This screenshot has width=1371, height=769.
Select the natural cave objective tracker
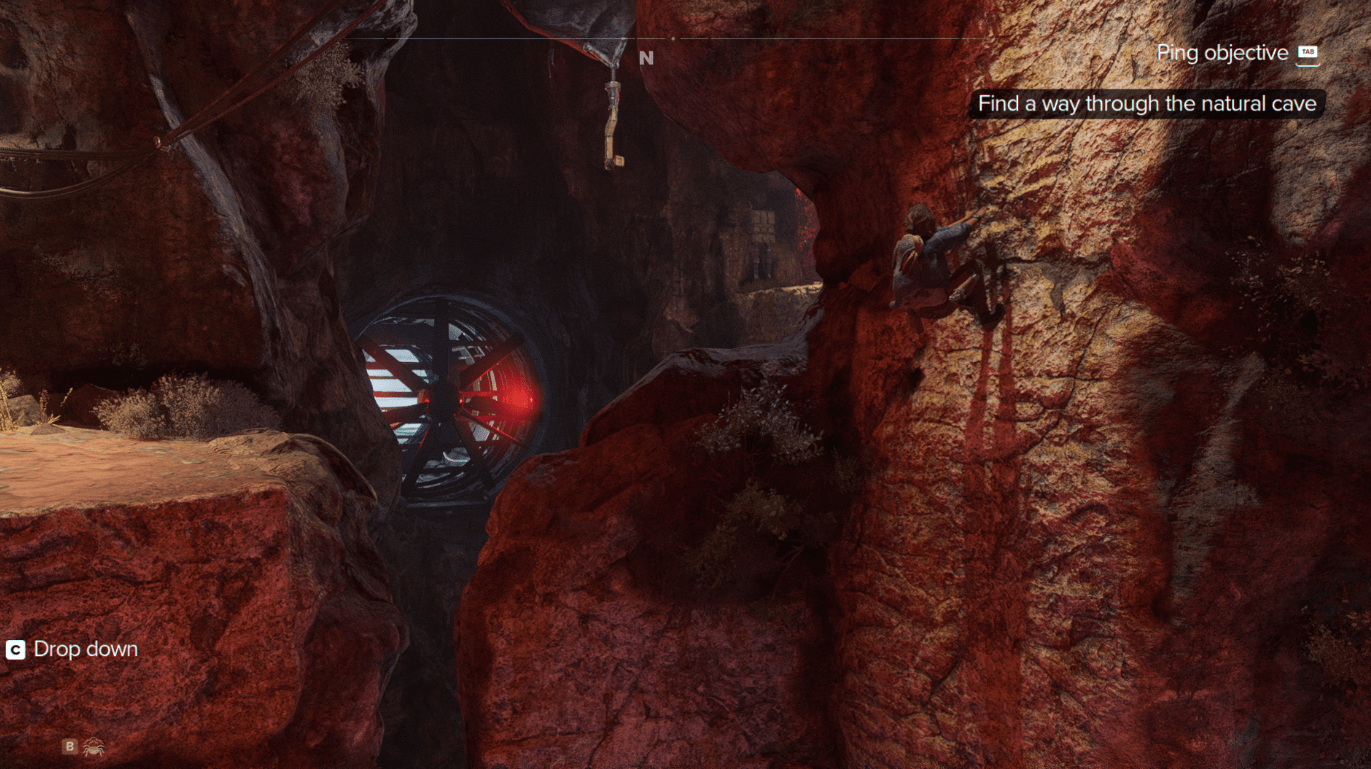pos(1146,104)
